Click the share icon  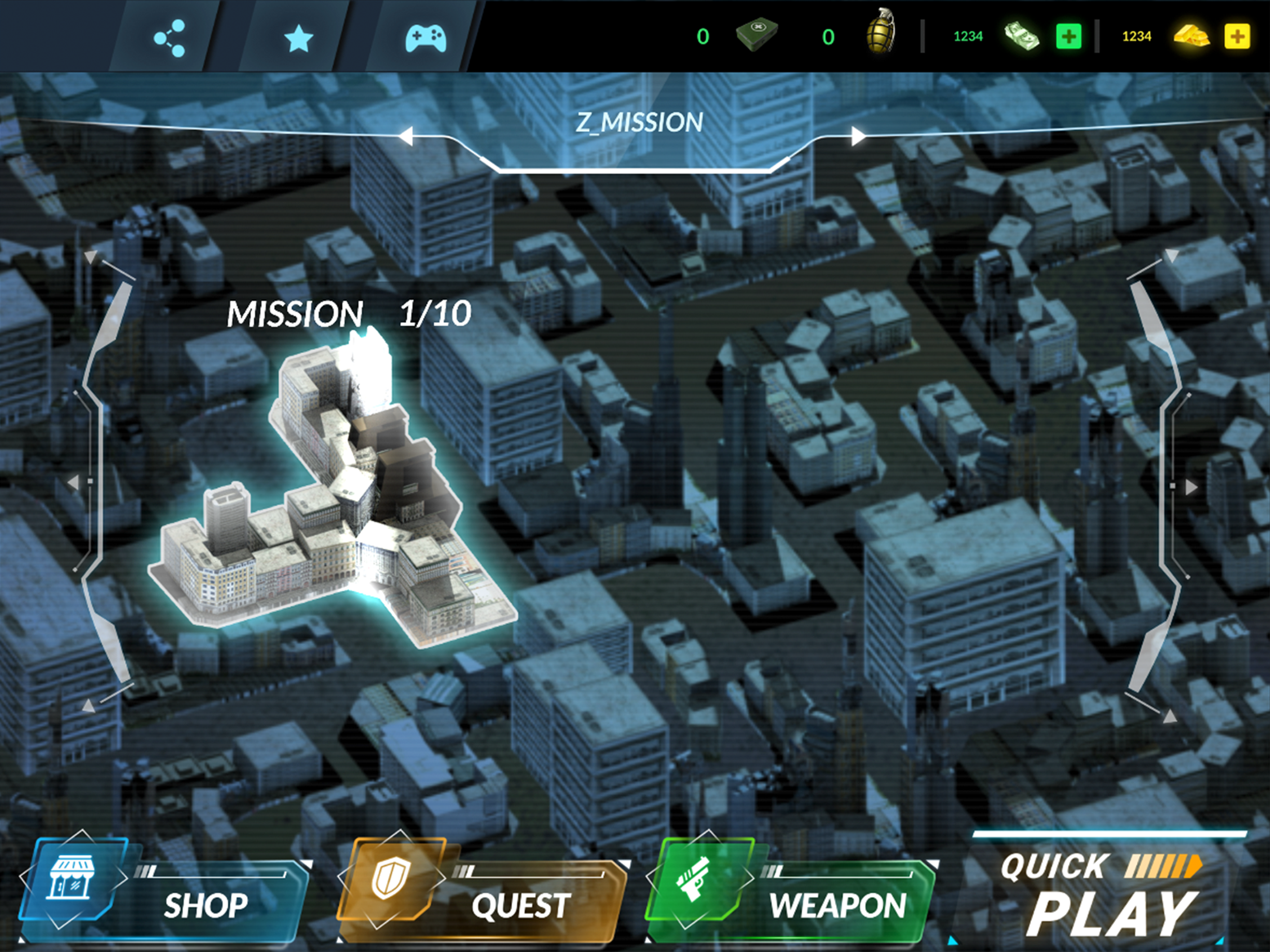pos(169,39)
